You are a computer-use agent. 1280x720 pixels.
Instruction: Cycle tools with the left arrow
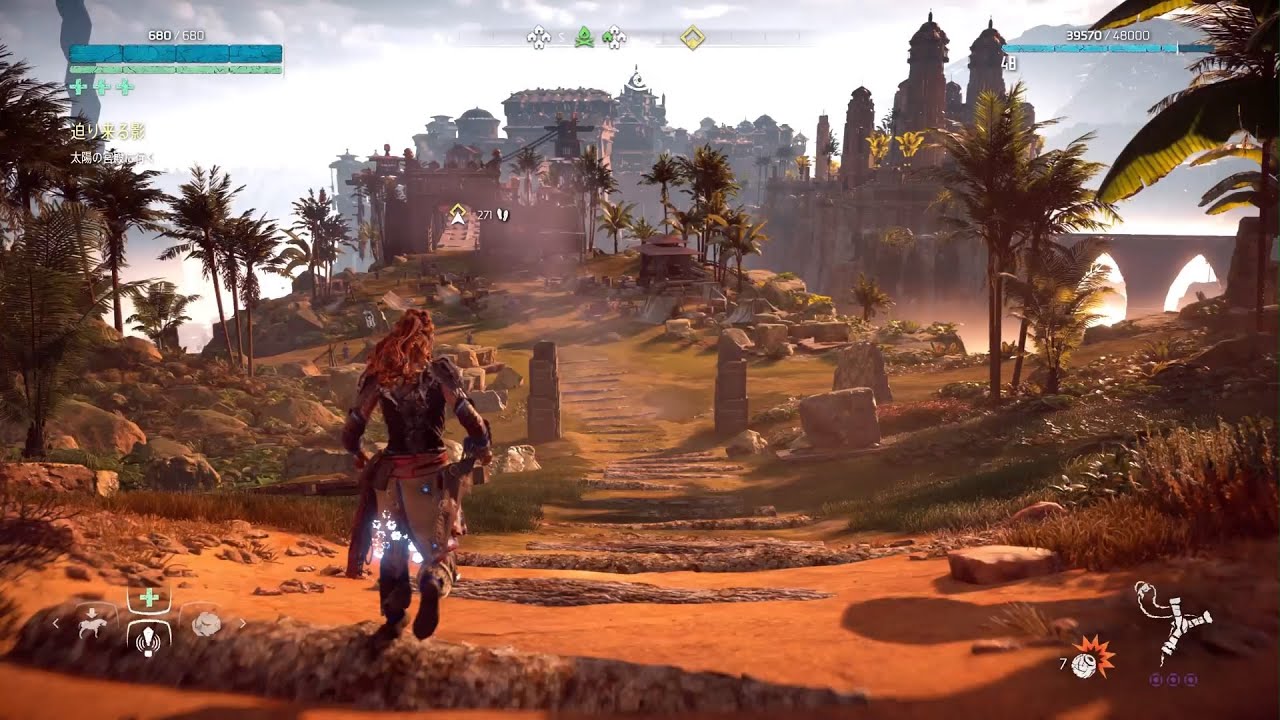pyautogui.click(x=56, y=624)
